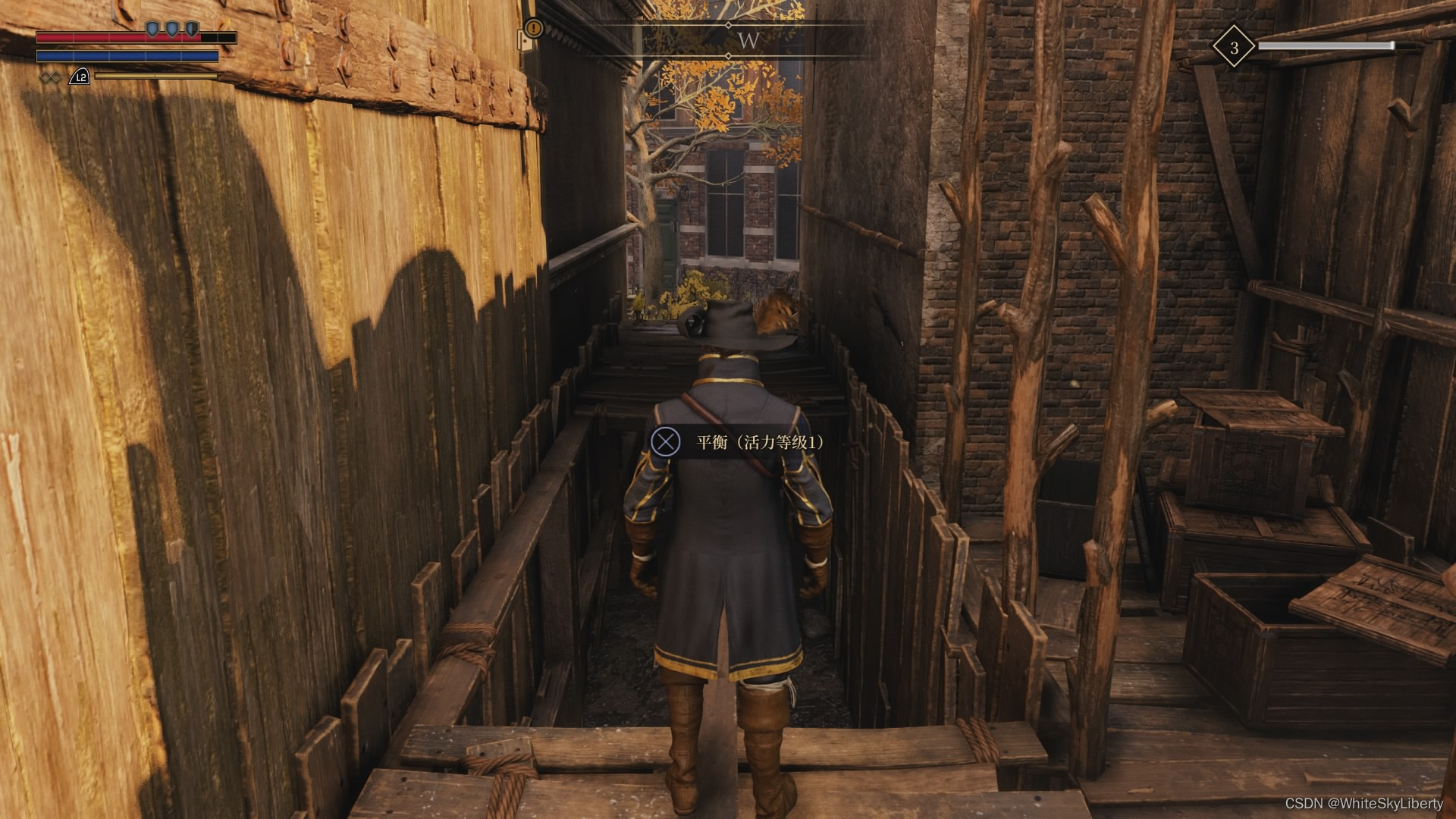Click the quest exclamation marker on the compass
This screenshot has width=1456, height=819.
point(535,29)
